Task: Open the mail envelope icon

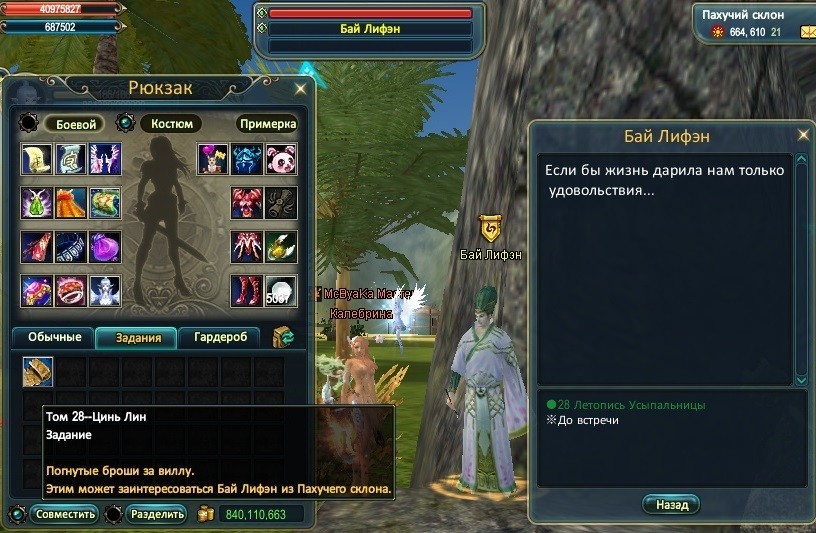Action: click(x=807, y=33)
